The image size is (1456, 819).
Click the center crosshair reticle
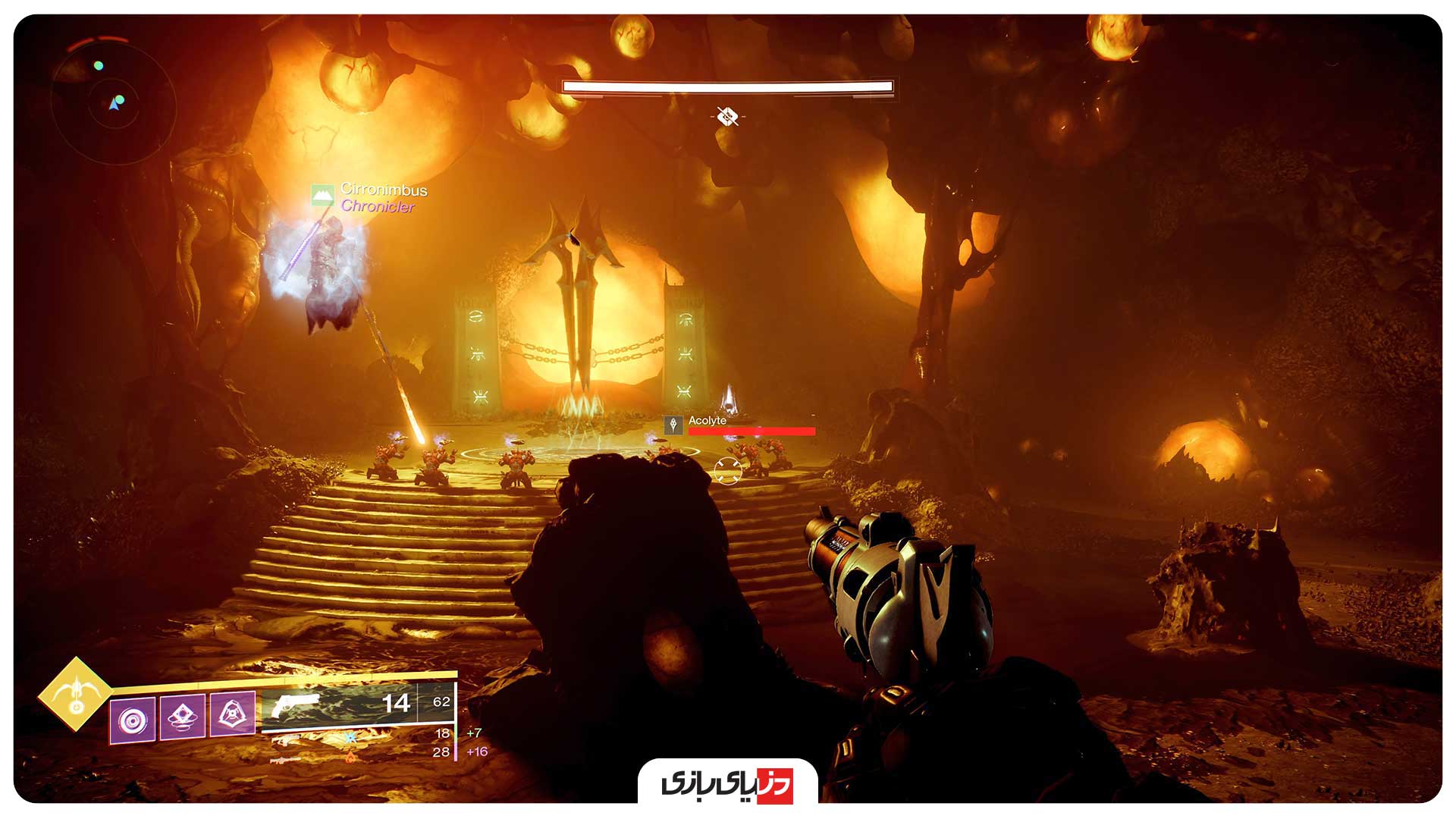(x=728, y=470)
